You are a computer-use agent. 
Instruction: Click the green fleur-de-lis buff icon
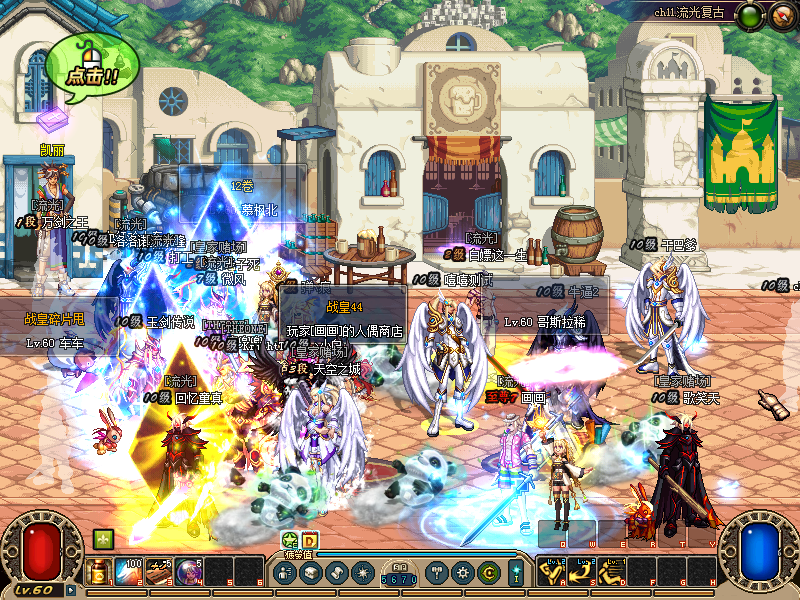pyautogui.click(x=103, y=539)
